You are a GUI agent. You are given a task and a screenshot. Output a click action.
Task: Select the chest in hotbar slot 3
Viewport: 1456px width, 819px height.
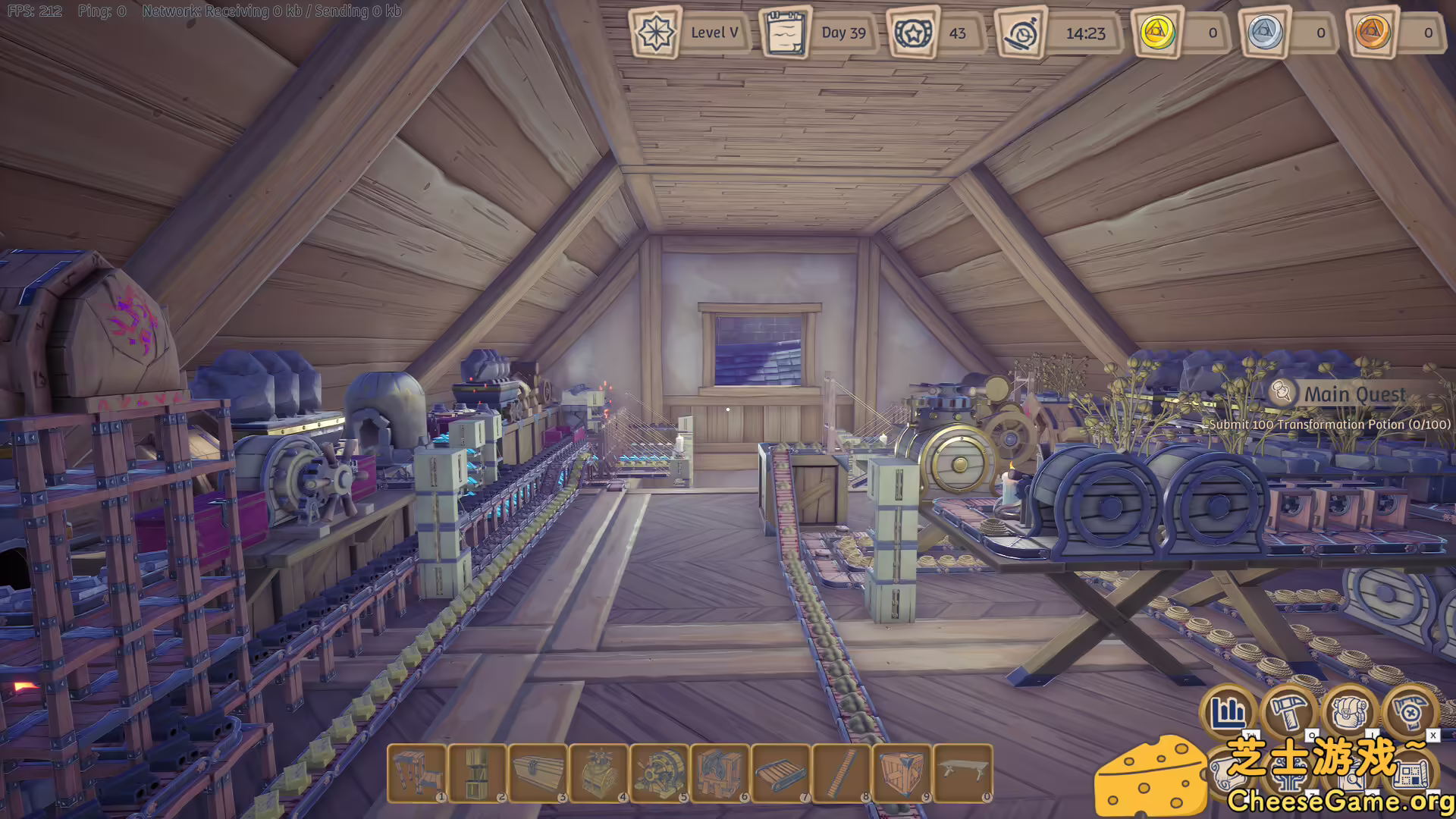click(540, 772)
